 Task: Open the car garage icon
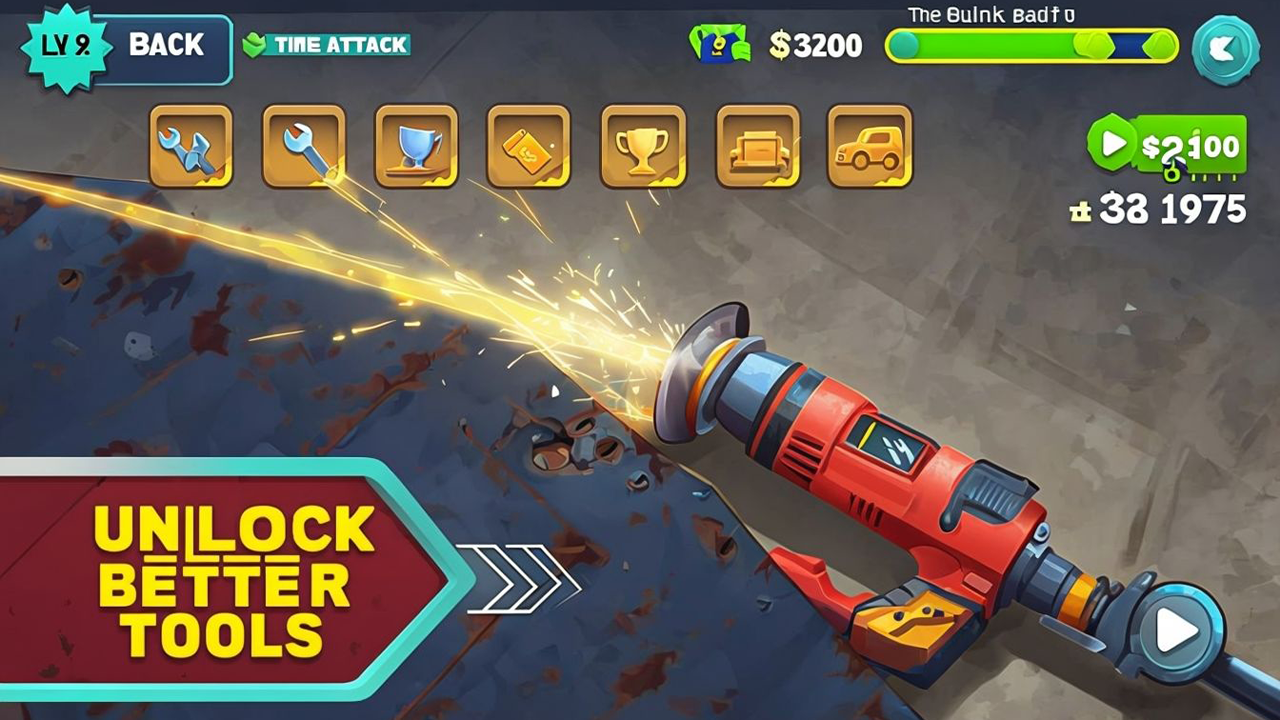point(871,147)
